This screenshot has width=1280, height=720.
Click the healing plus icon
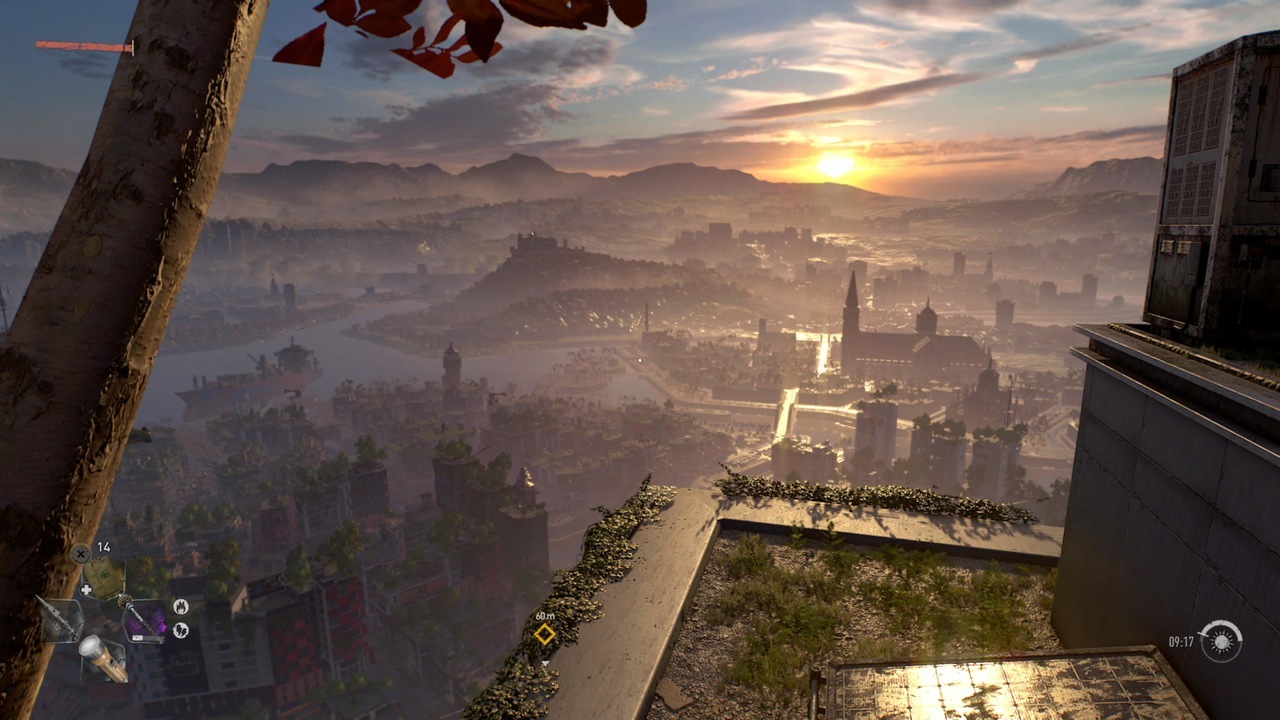coord(87,588)
